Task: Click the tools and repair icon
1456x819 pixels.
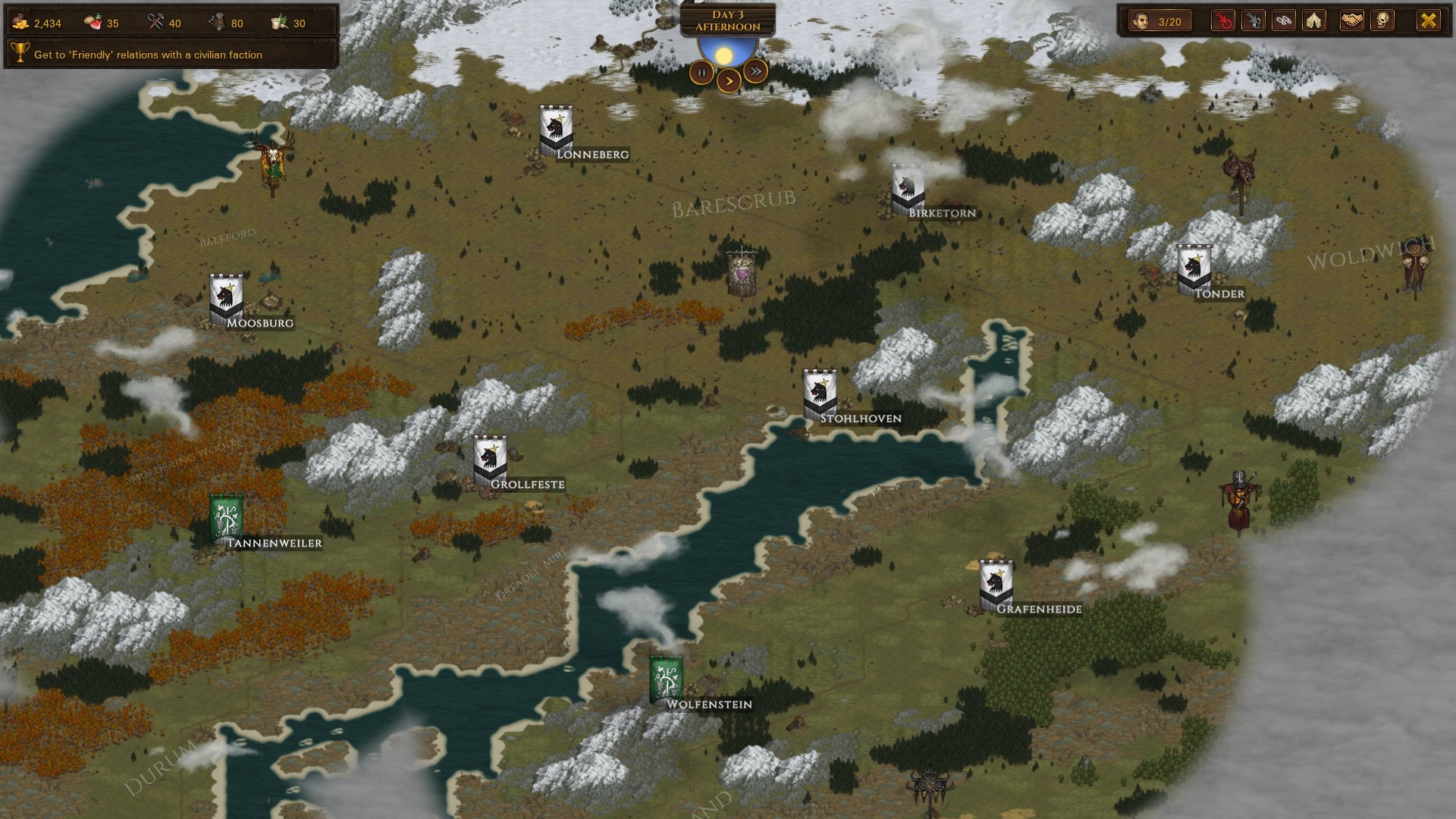Action: 156,23
